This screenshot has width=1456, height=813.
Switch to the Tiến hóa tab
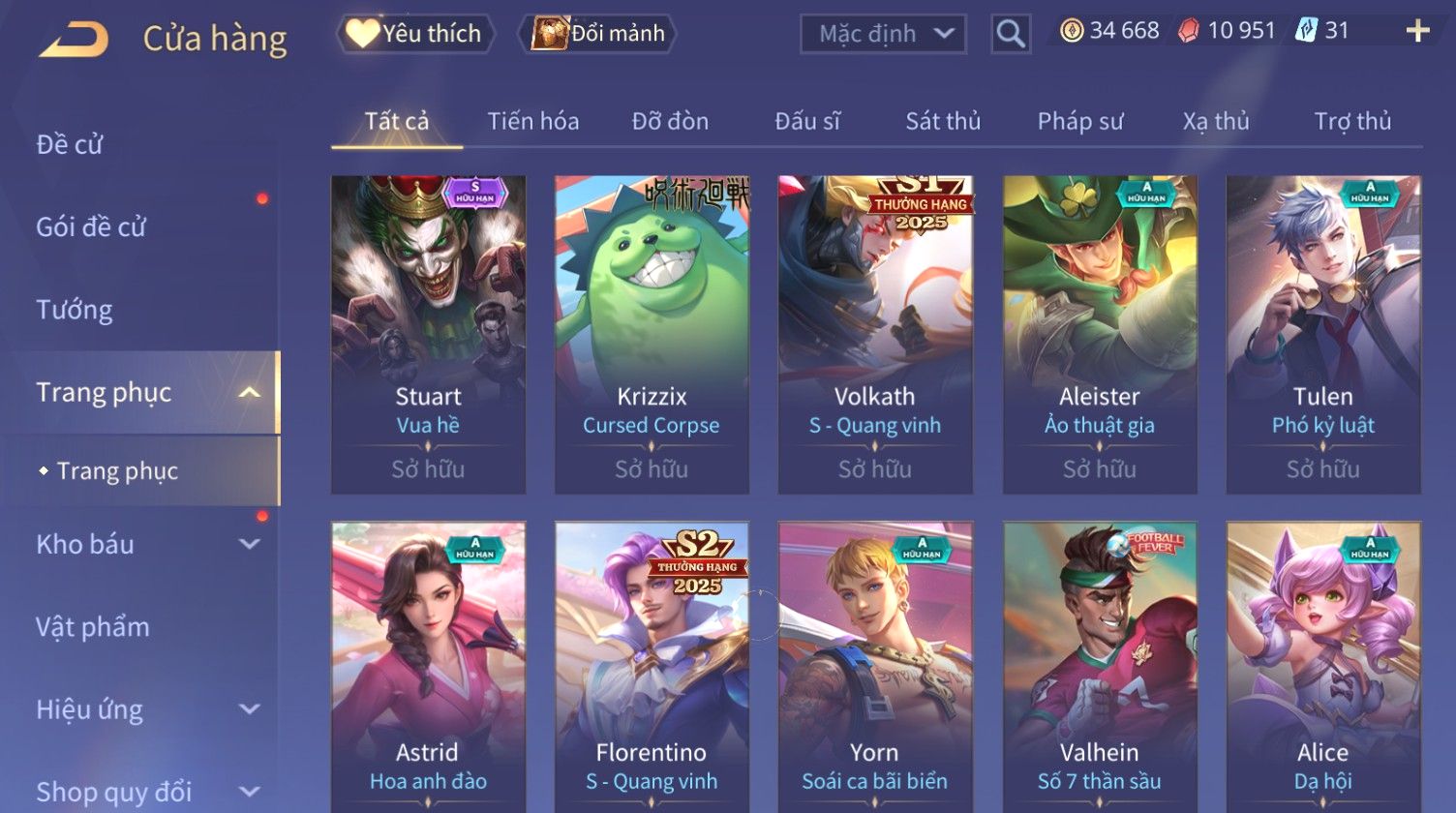tap(532, 121)
